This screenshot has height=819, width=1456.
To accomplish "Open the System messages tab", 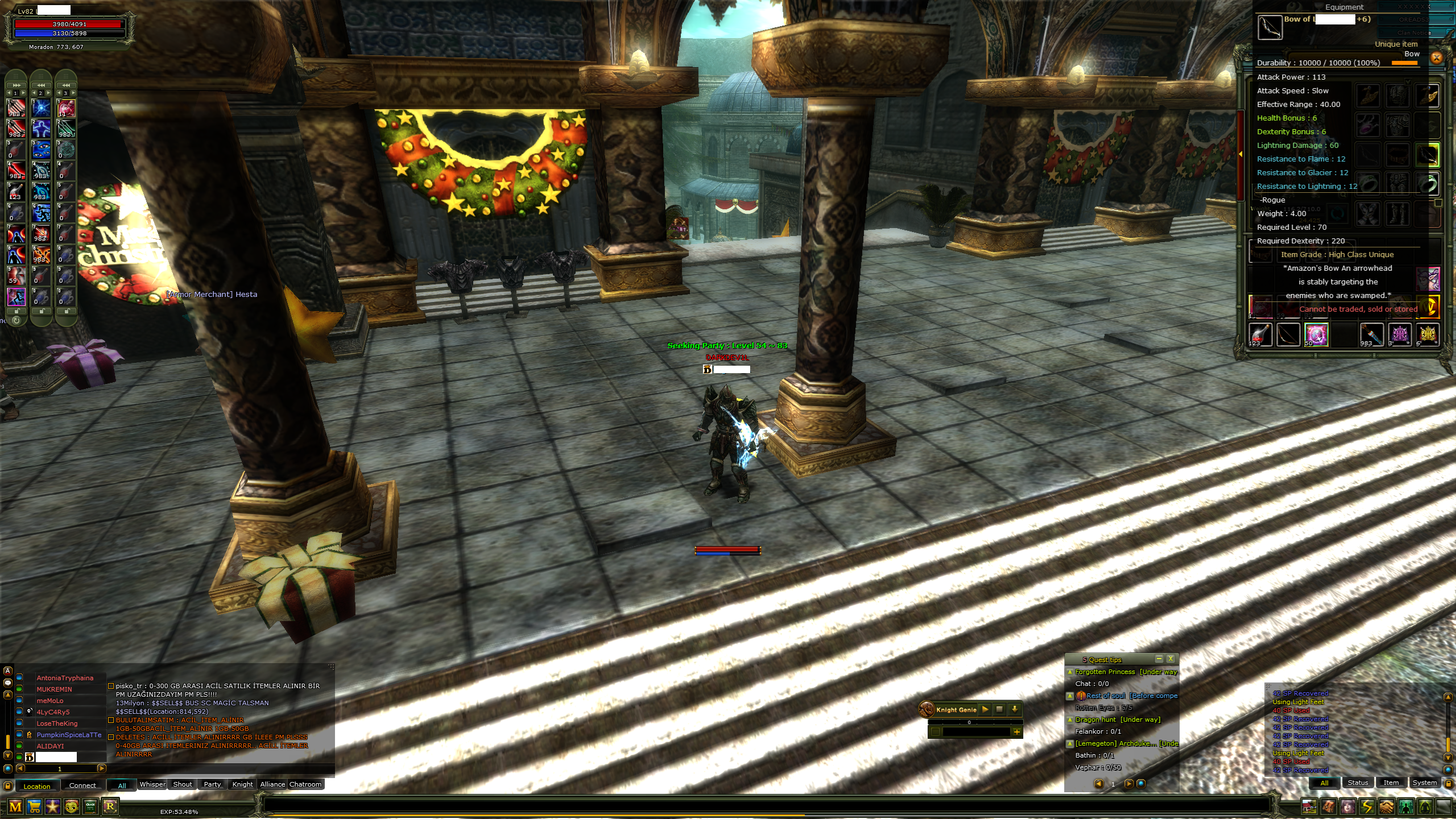I will [x=1425, y=783].
